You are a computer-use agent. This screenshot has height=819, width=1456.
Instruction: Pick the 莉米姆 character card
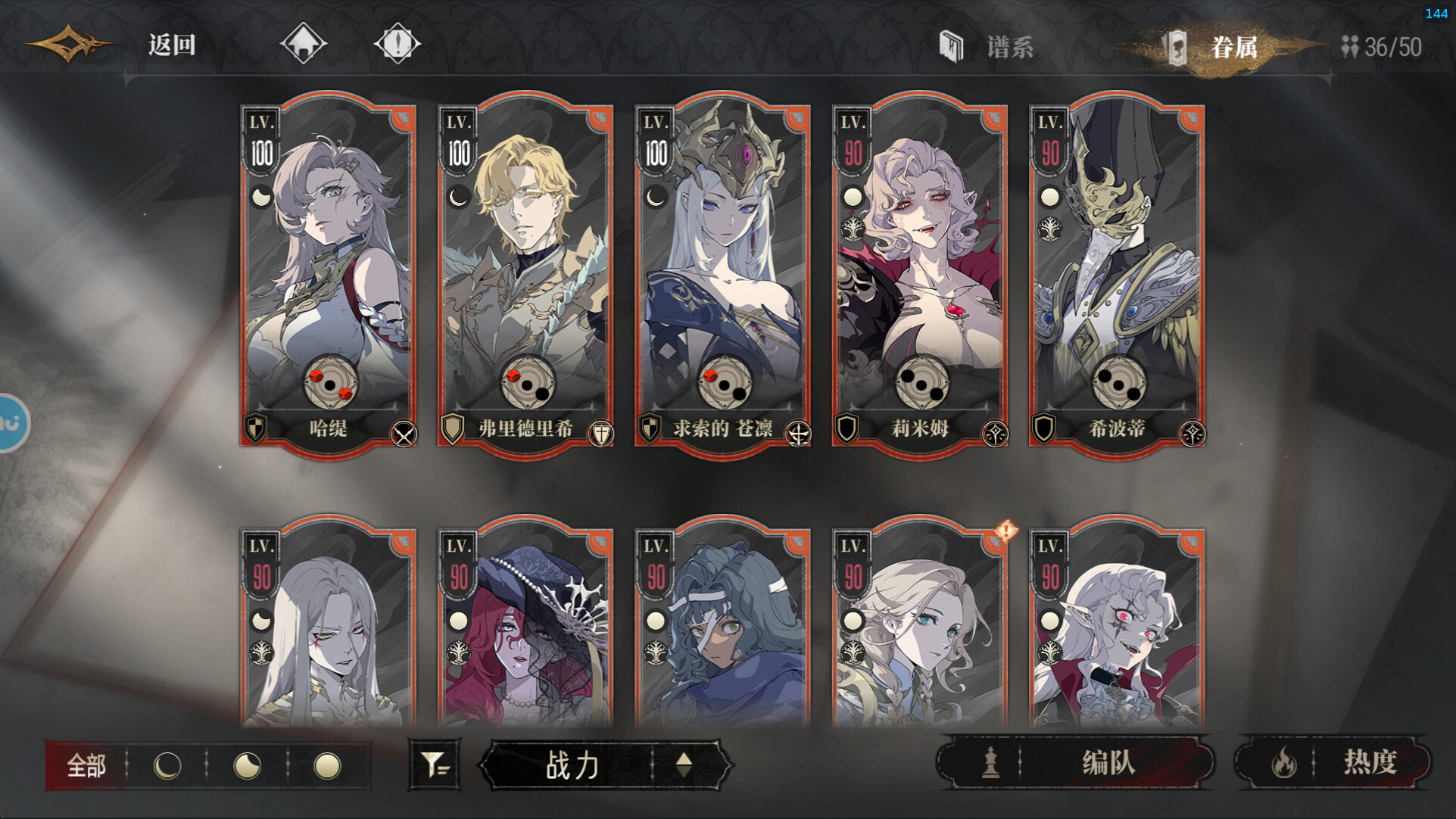click(920, 272)
